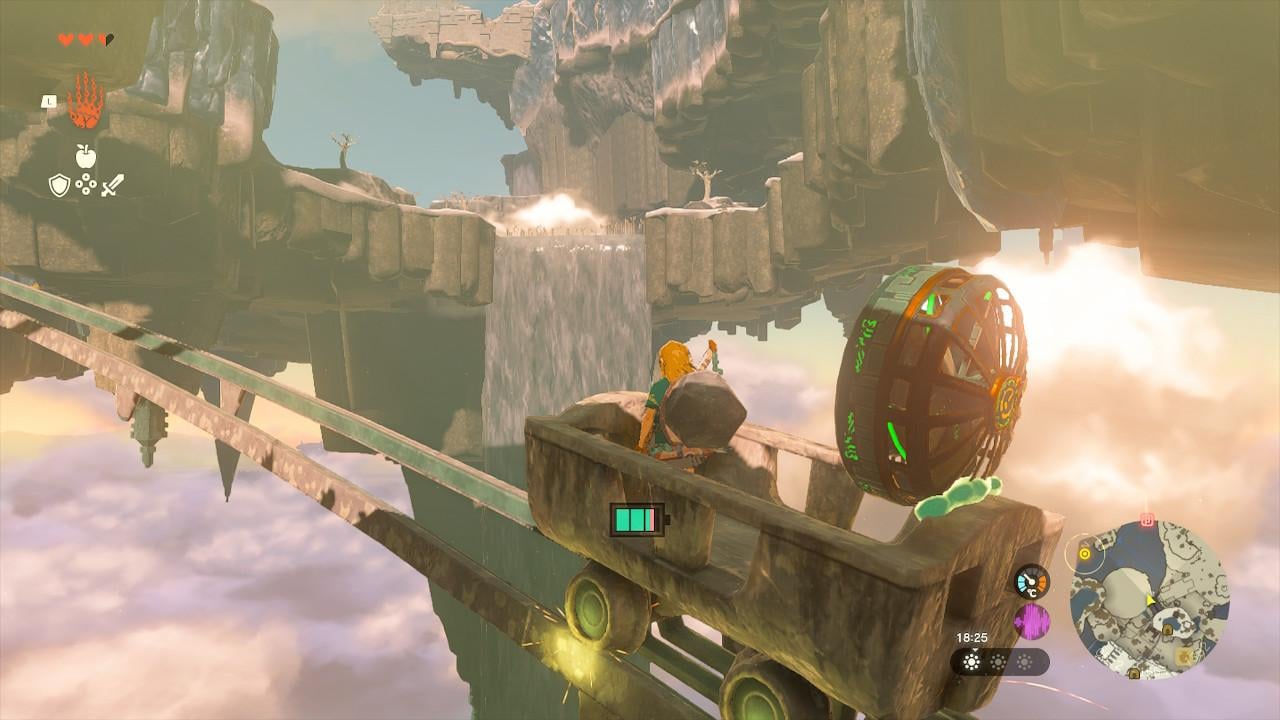Check the temperature gauge icon

pyautogui.click(x=1031, y=581)
